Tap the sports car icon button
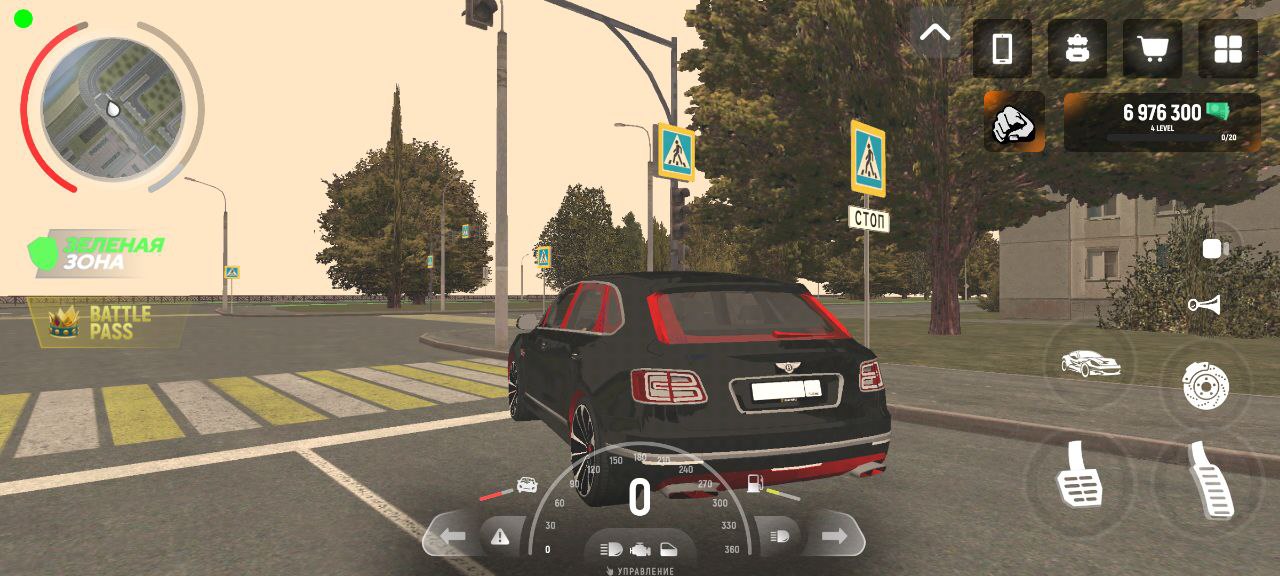Screen dimensions: 1280x576 (x=1090, y=363)
